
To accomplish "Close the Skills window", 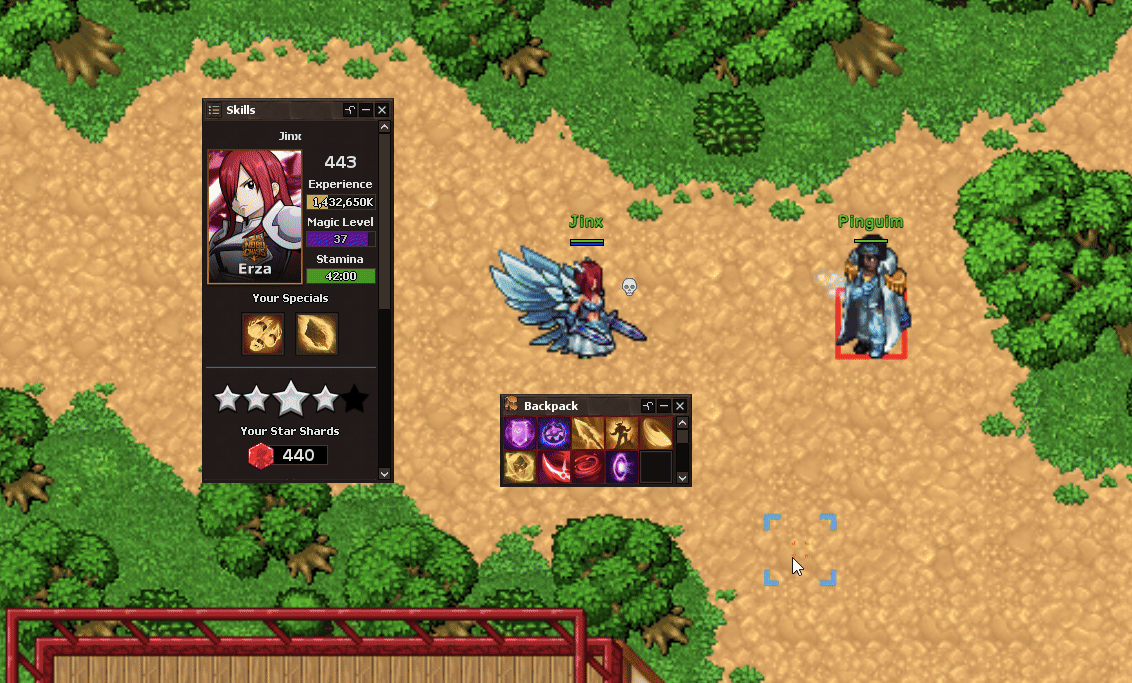I will pyautogui.click(x=382, y=110).
